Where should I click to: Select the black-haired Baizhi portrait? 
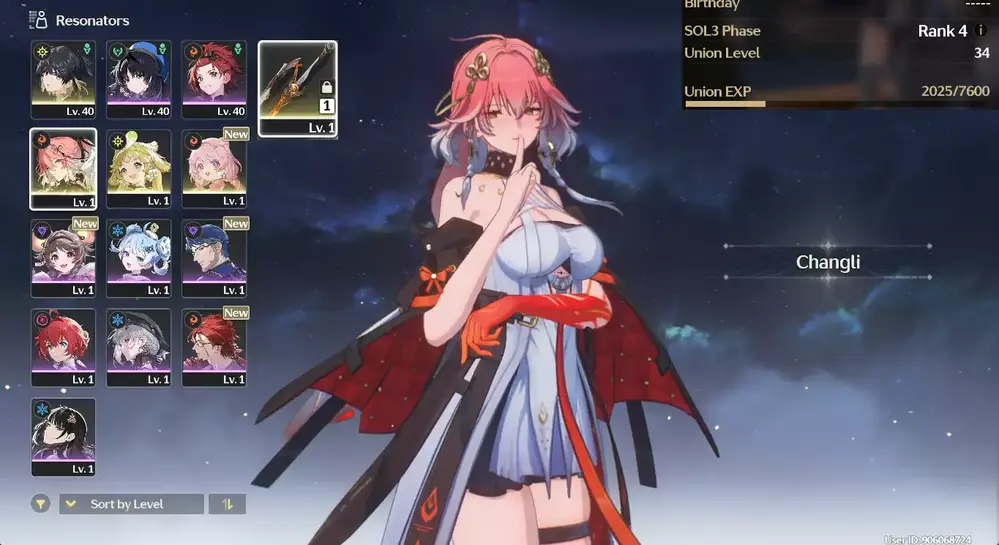[x=63, y=436]
